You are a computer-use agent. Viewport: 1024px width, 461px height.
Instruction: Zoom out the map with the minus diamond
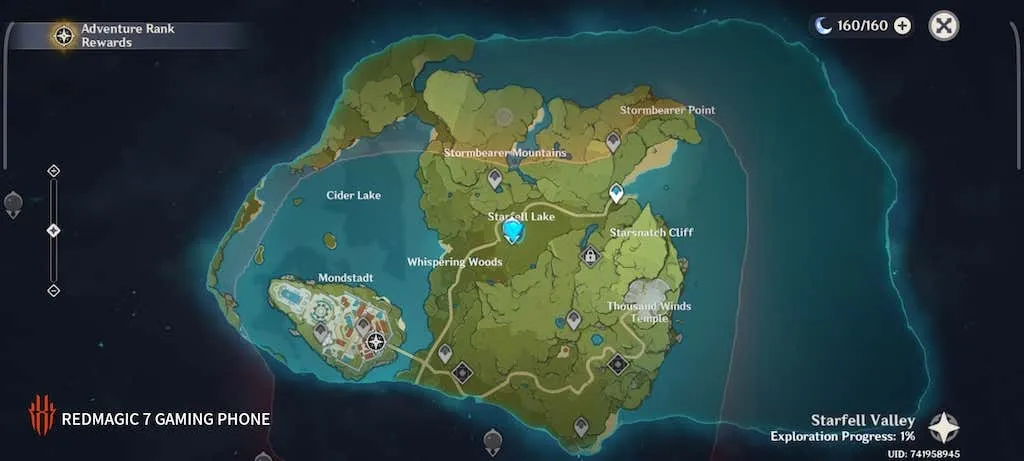54,290
